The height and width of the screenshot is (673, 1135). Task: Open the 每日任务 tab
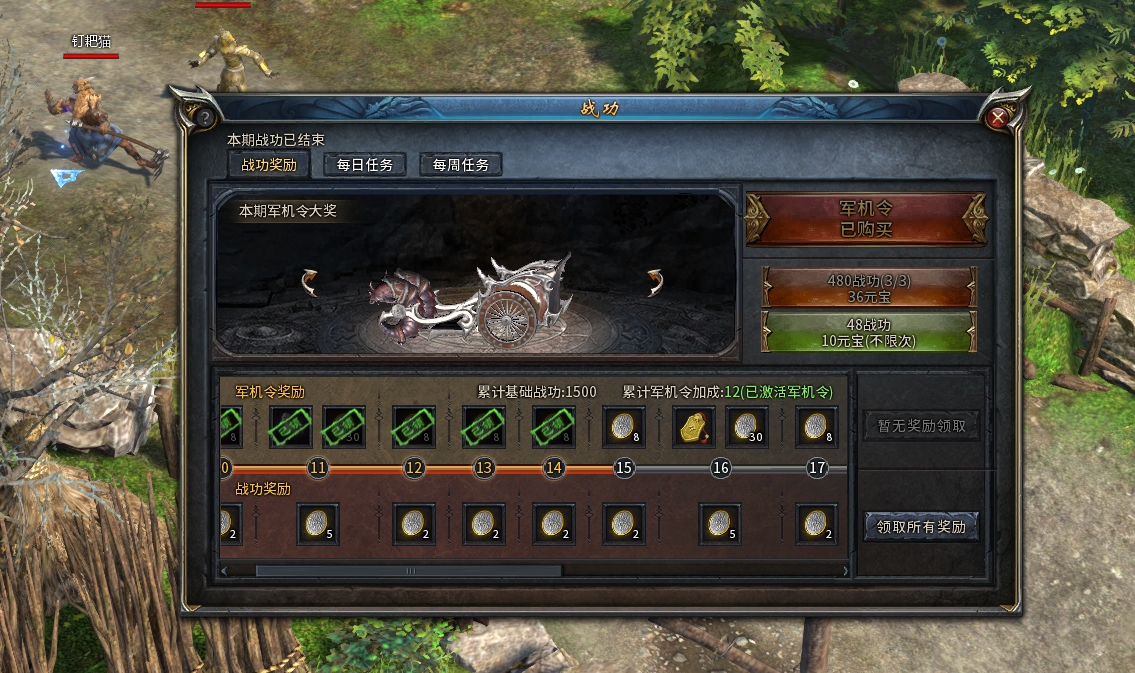click(x=365, y=165)
